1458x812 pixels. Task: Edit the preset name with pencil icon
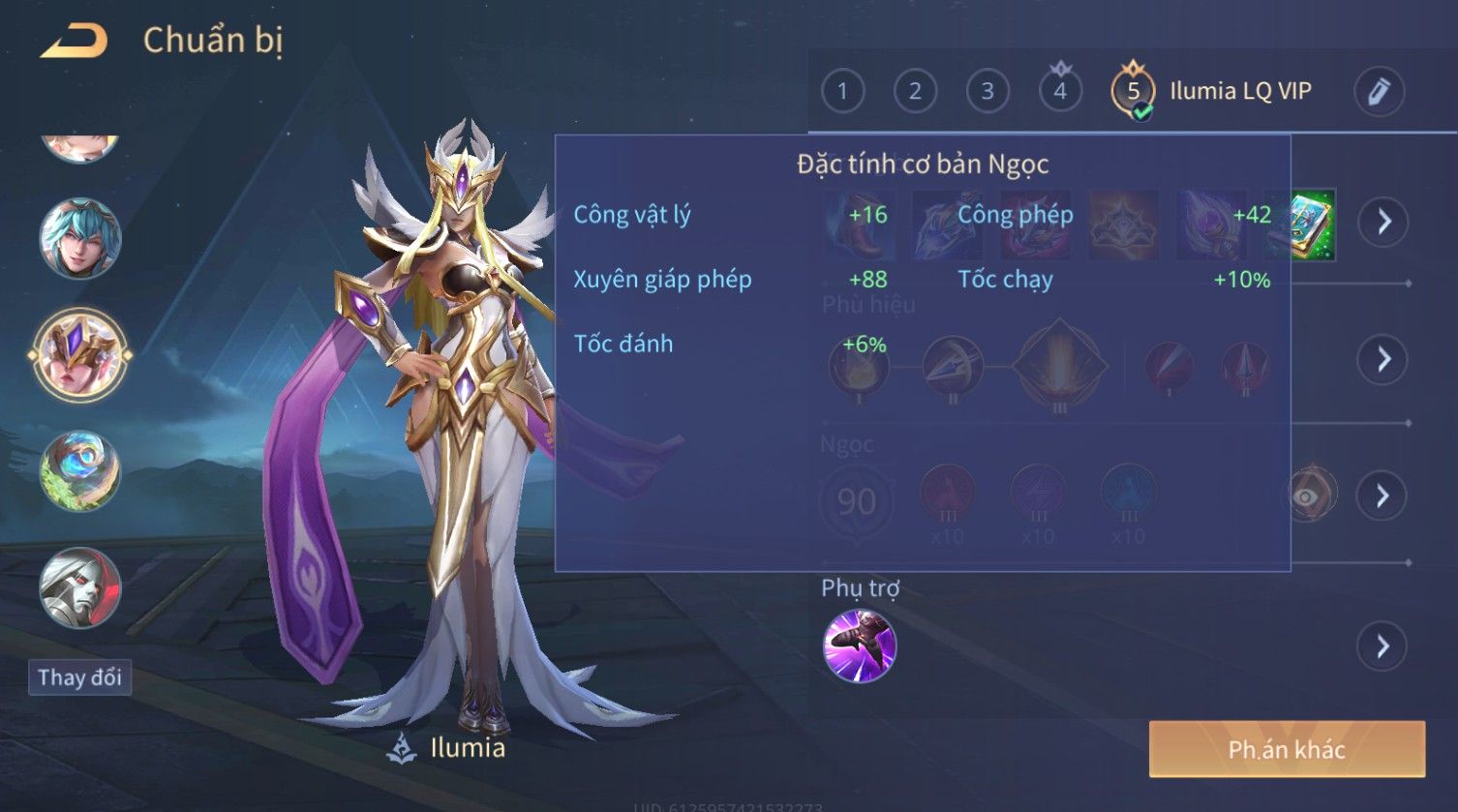1378,92
